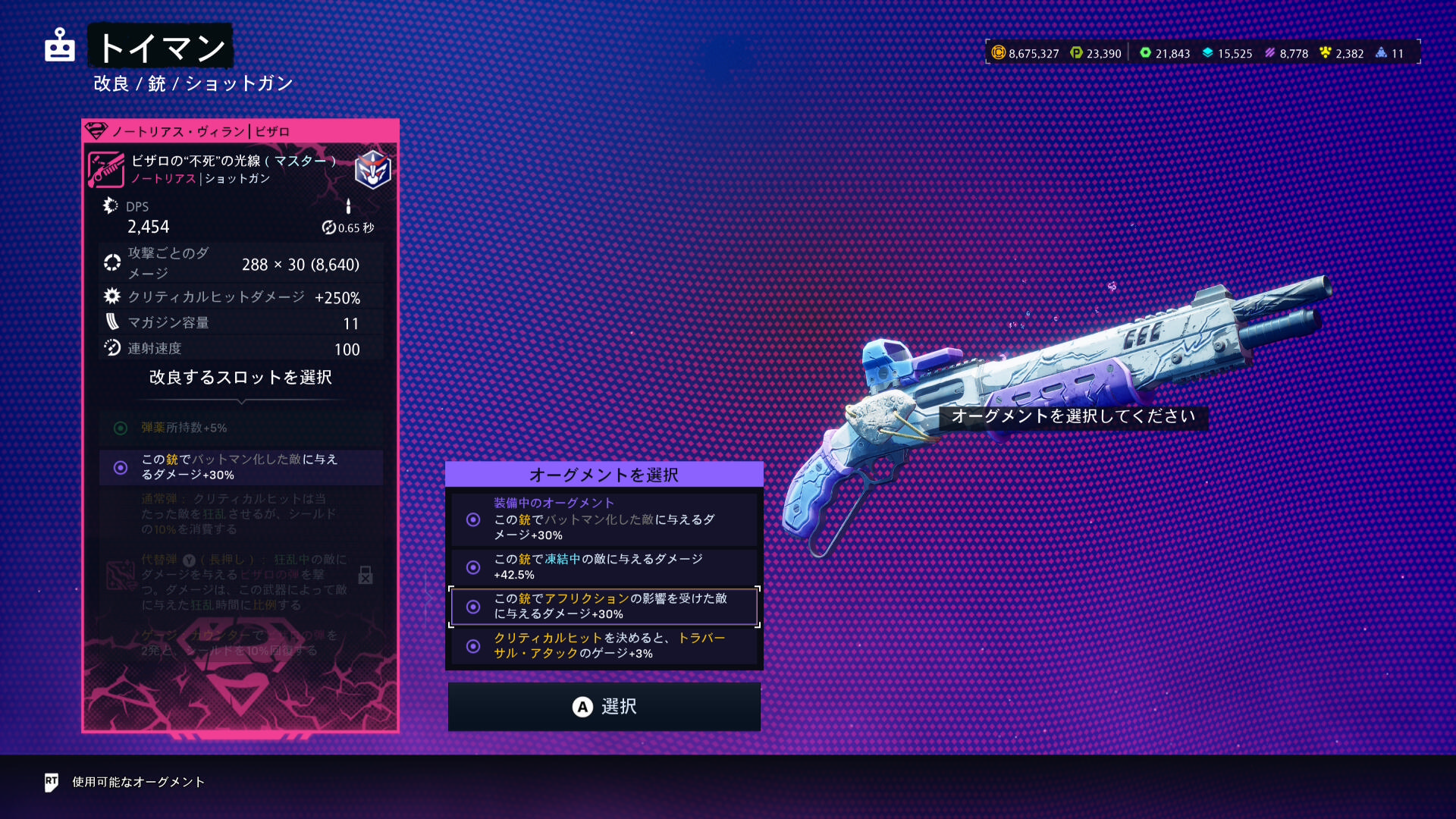Click the Master tier emblem badge
1456x819 pixels.
coord(373,169)
